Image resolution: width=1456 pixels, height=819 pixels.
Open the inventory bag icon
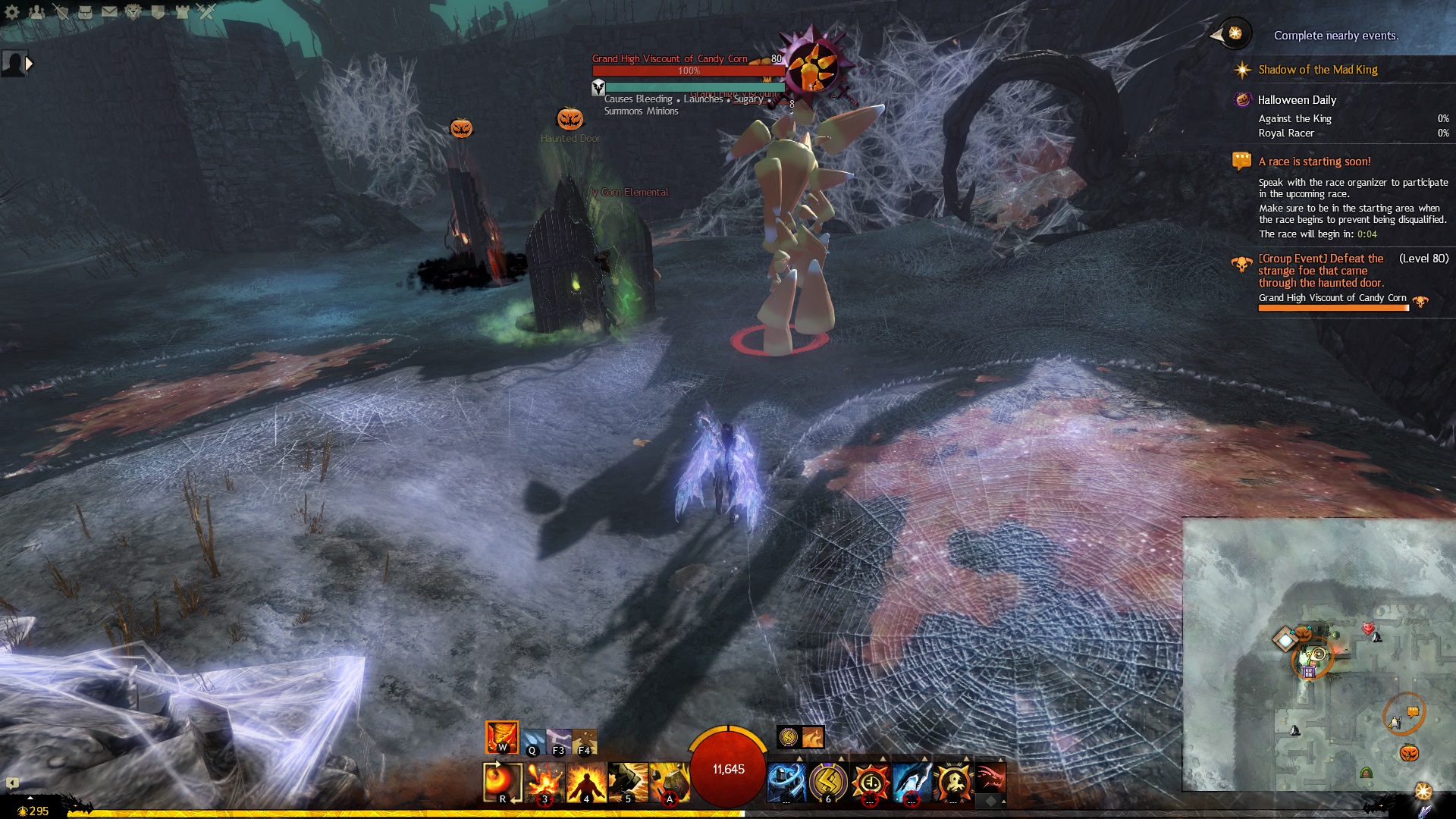coord(85,11)
